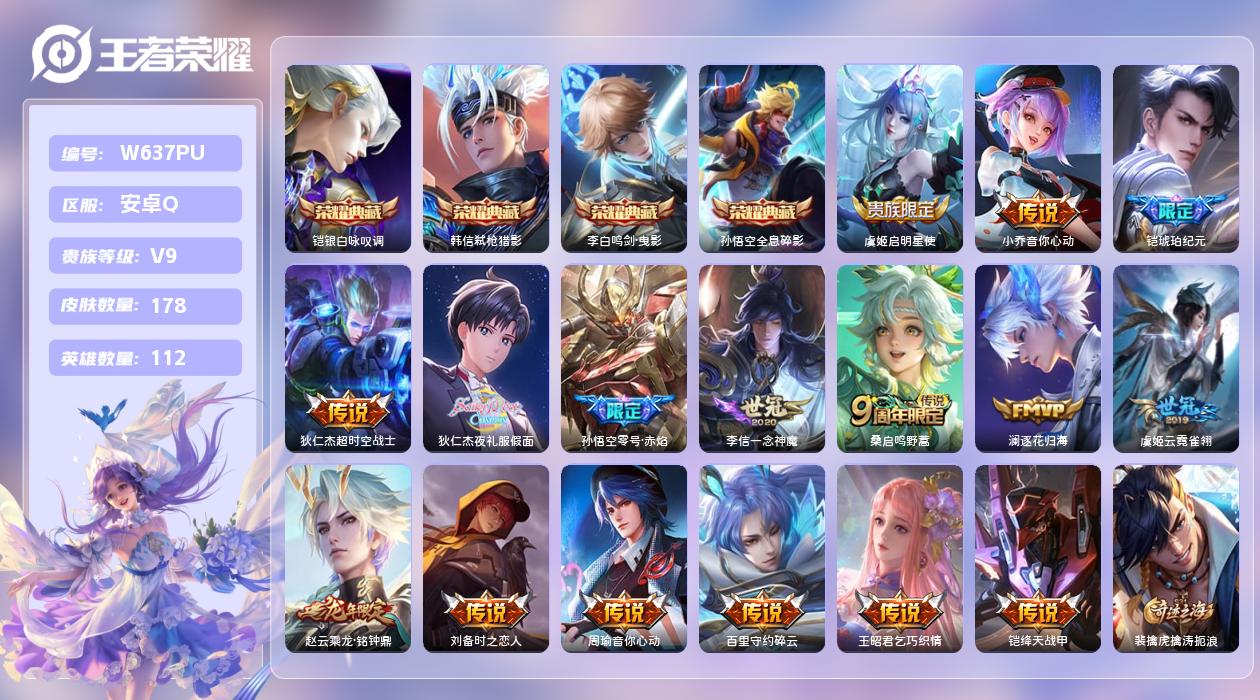
Task: Open the 狄仁杰夜礼服假面 skin card
Action: coord(486,358)
